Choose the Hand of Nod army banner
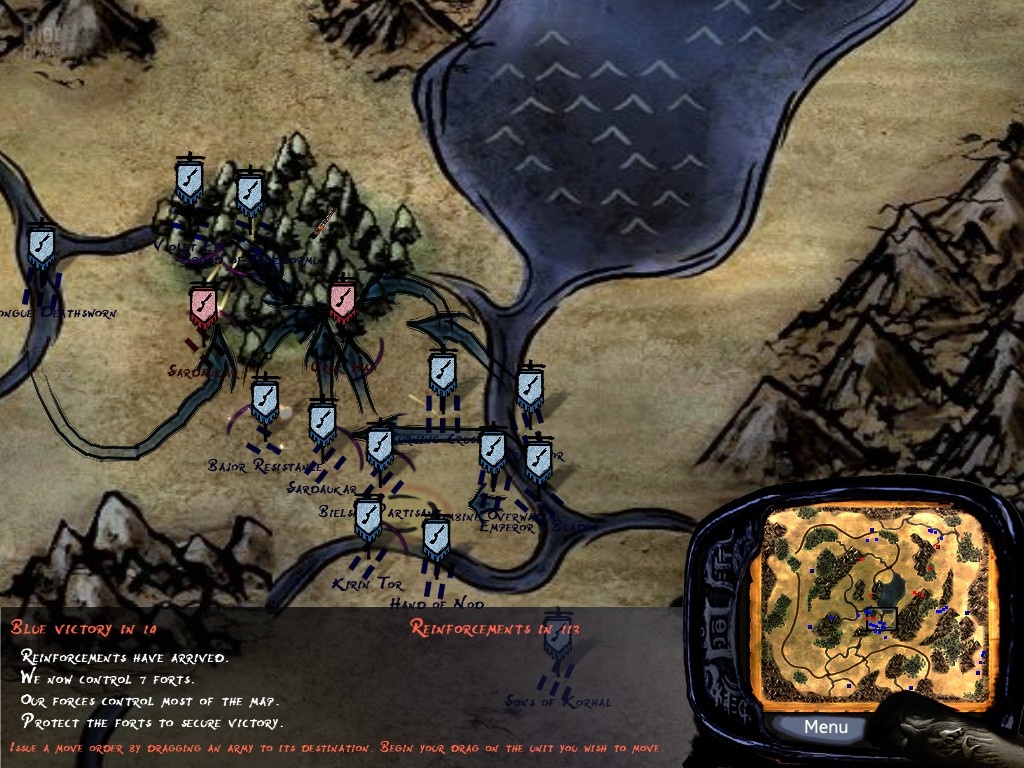The width and height of the screenshot is (1024, 768). point(435,540)
